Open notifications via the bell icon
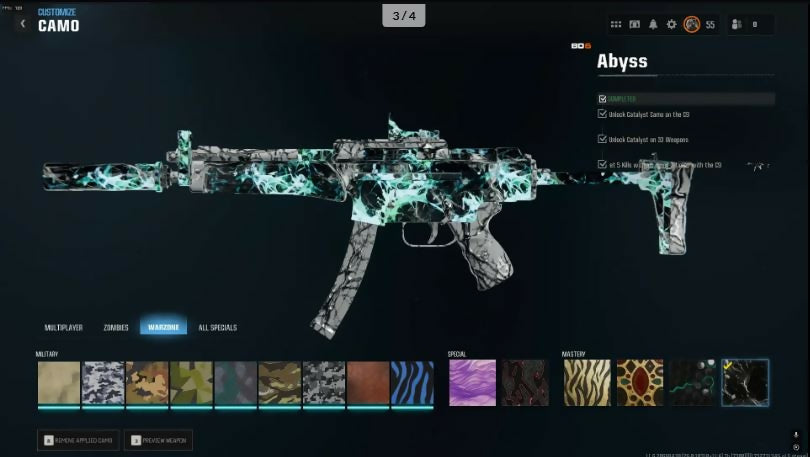The width and height of the screenshot is (810, 457). pyautogui.click(x=653, y=24)
